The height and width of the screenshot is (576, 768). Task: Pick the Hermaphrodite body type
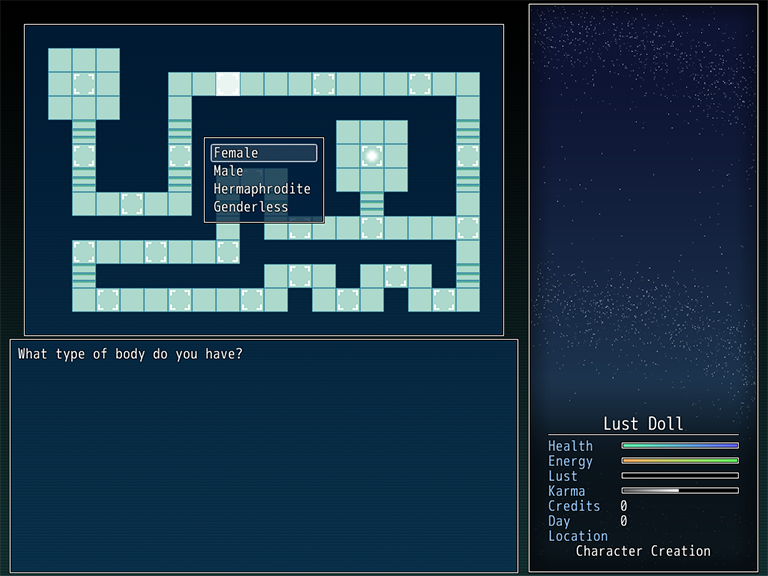[x=262, y=189]
